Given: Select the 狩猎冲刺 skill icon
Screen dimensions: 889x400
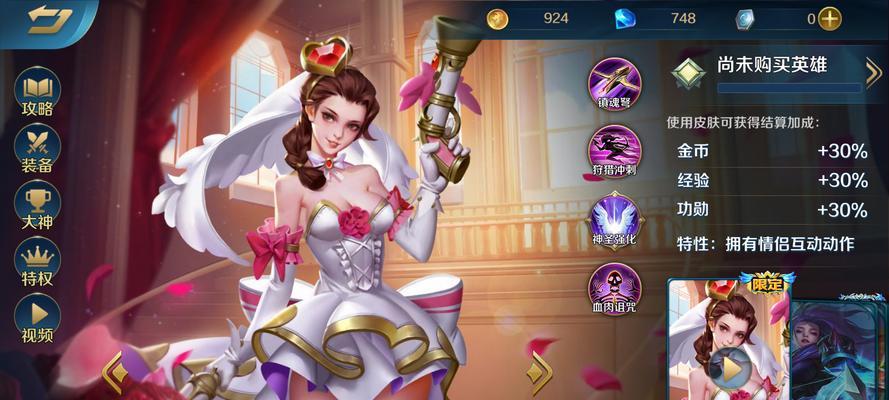Looking at the screenshot, I should pos(613,150).
